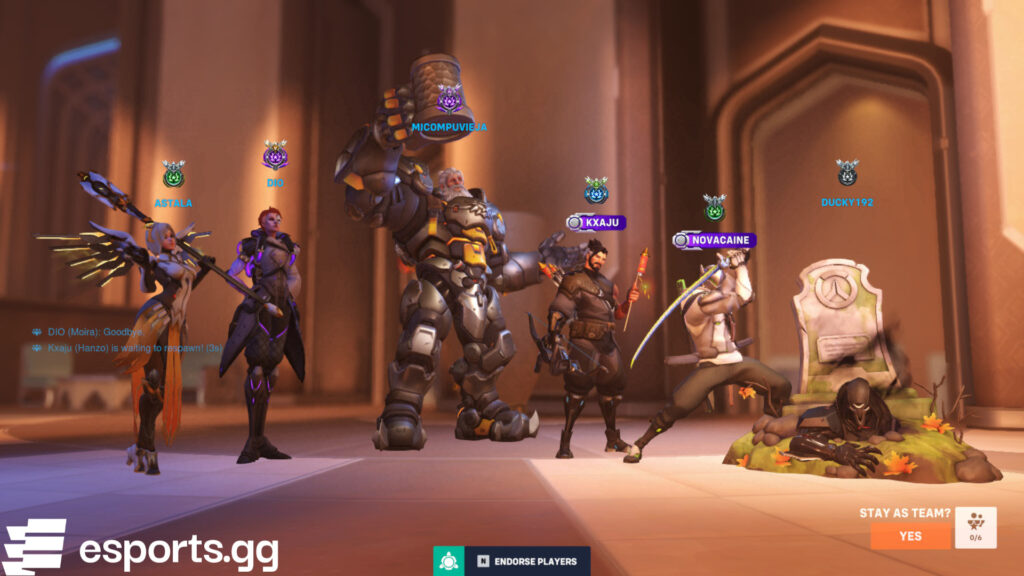Click the green hero icon beside Endorse Players

(x=447, y=561)
